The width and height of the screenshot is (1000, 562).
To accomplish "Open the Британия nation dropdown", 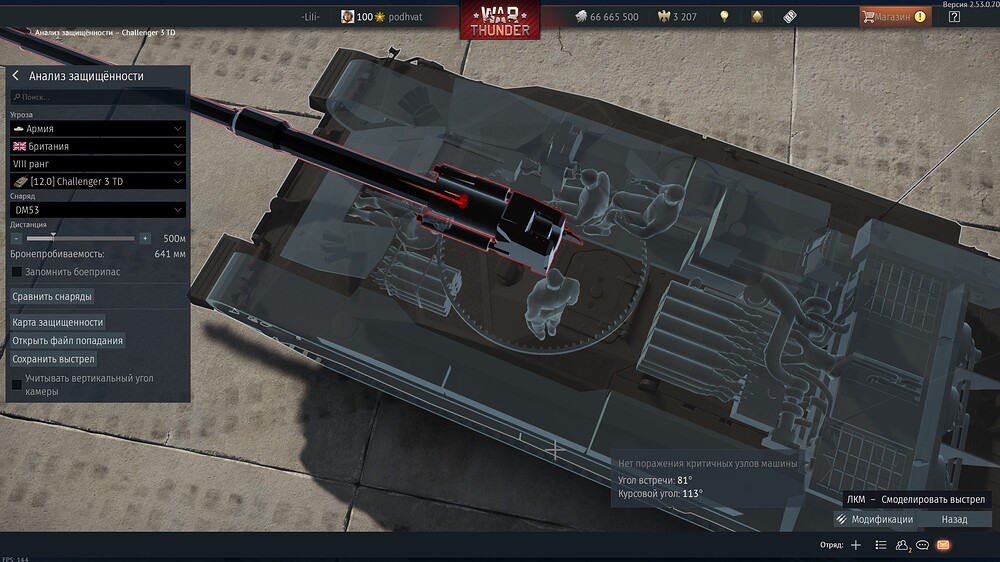I will (x=97, y=146).
